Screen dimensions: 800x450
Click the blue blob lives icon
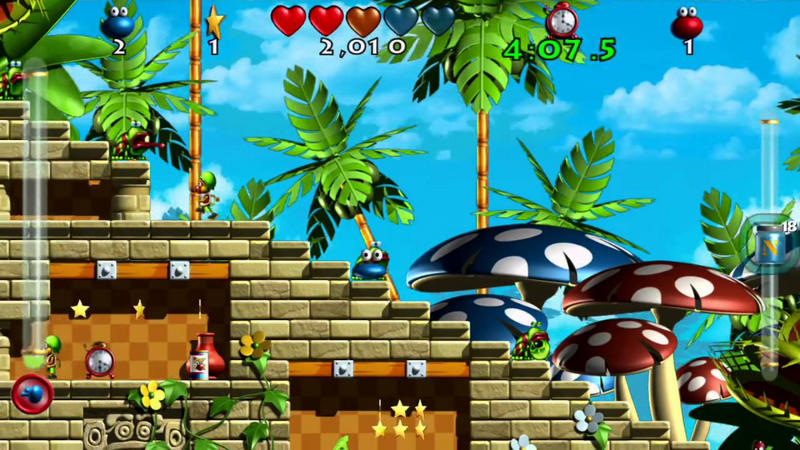click(119, 21)
